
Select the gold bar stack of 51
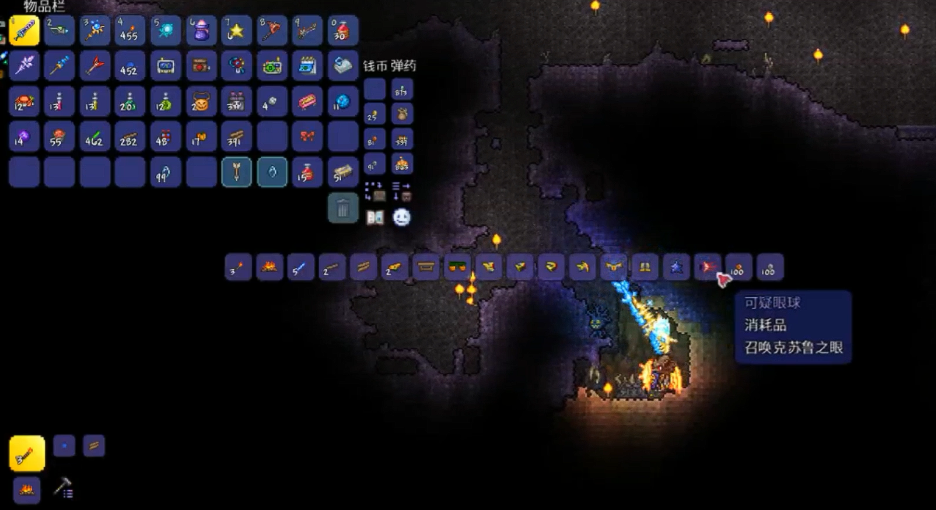pos(343,172)
